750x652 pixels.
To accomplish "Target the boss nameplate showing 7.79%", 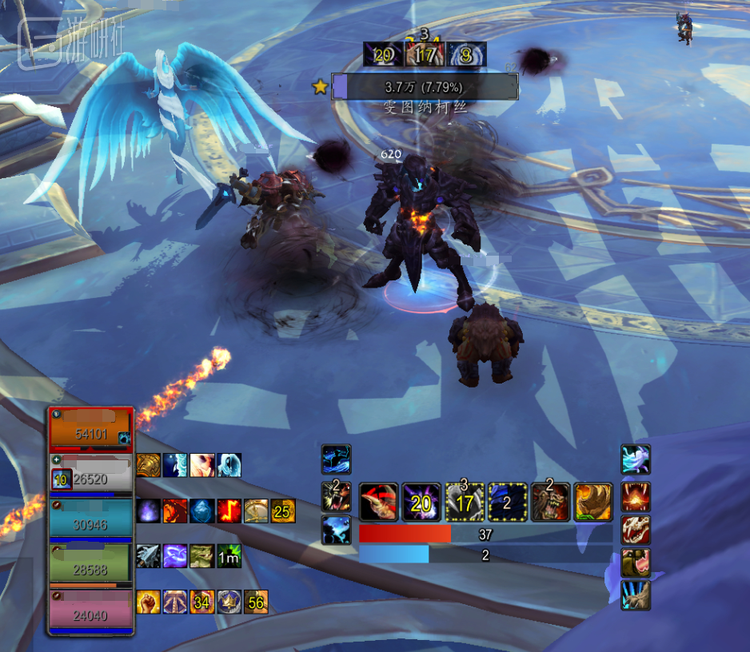I will (425, 87).
